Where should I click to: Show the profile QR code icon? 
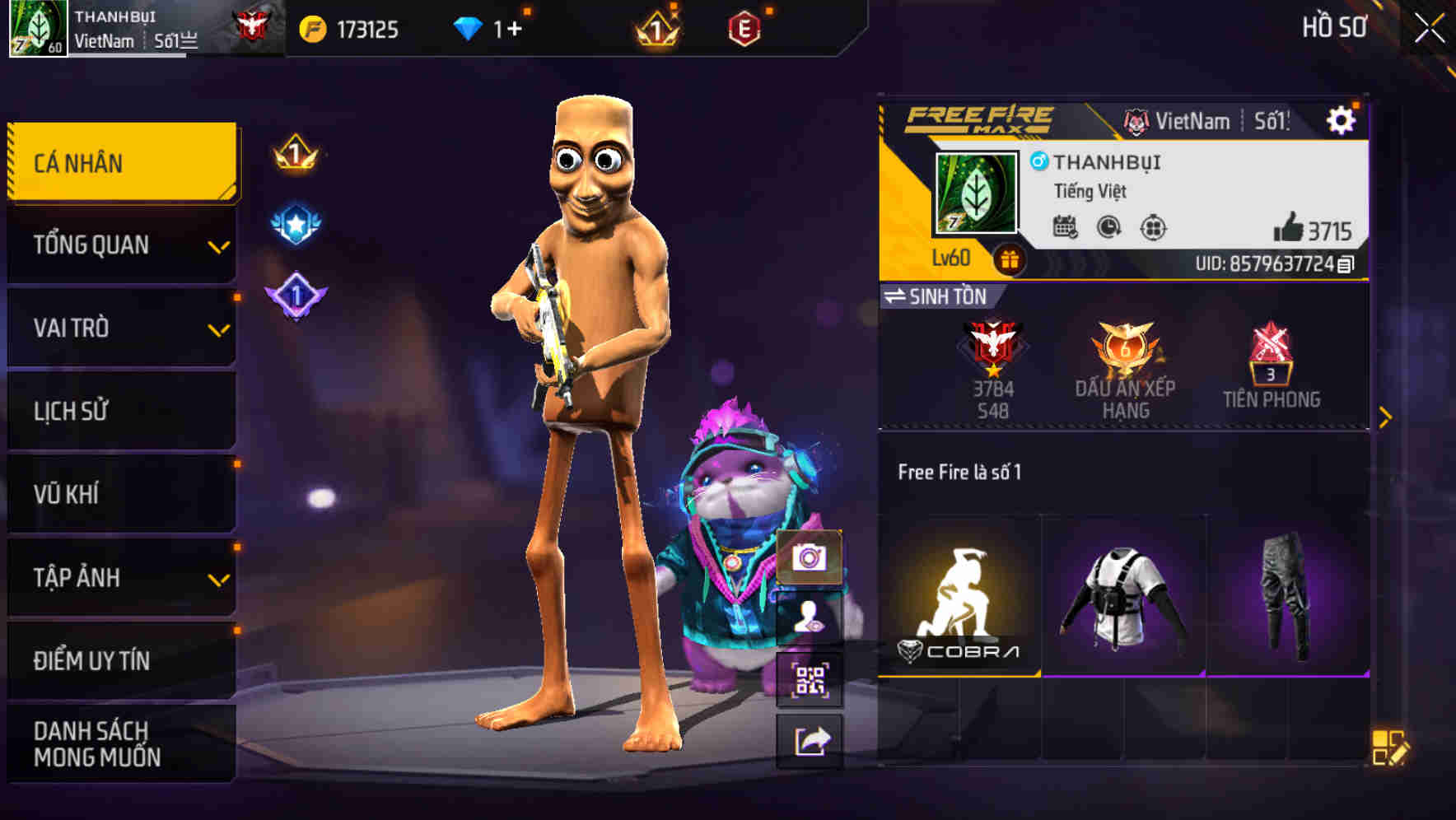pyautogui.click(x=810, y=677)
